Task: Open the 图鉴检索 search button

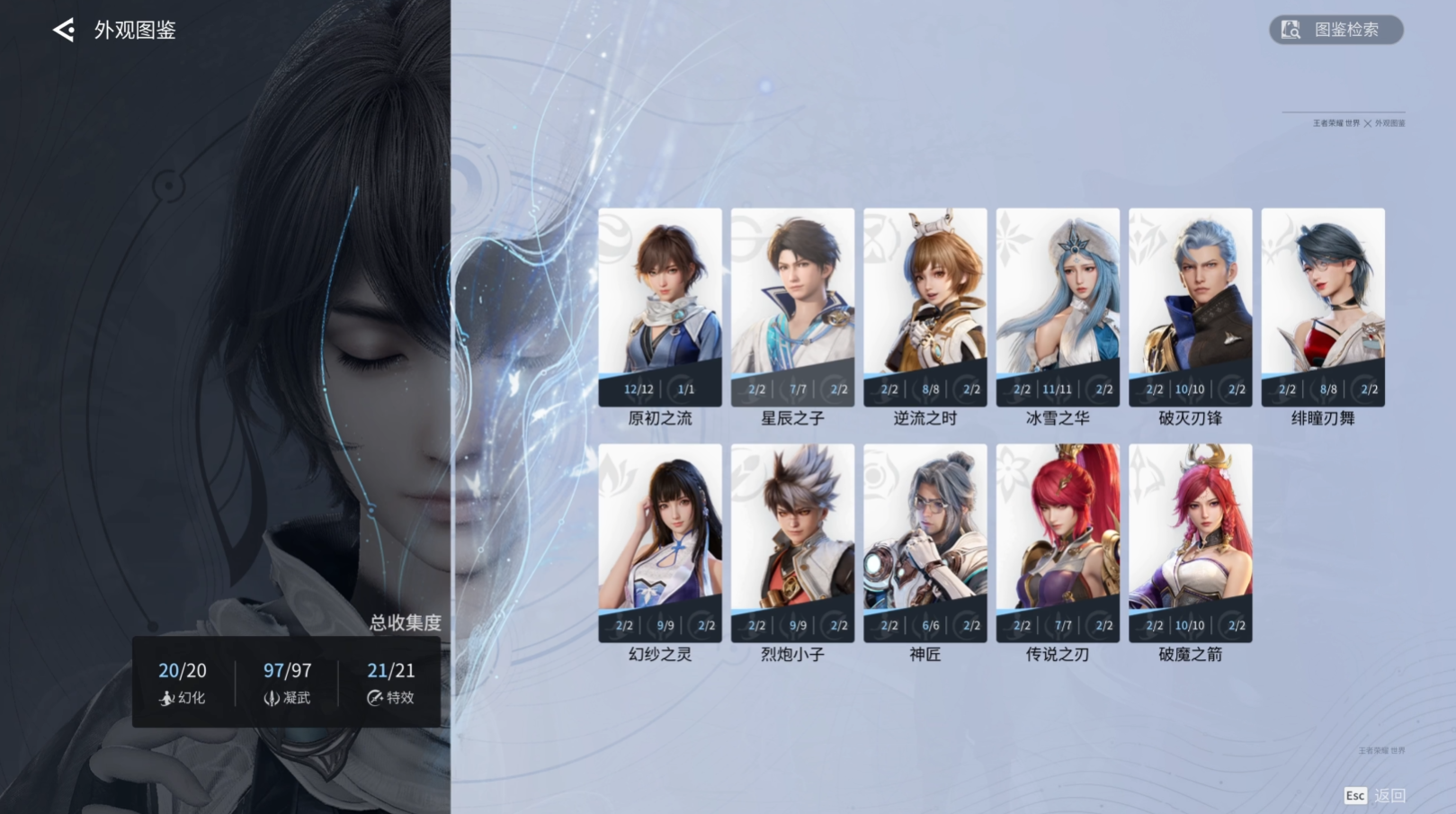Action: [x=1335, y=30]
